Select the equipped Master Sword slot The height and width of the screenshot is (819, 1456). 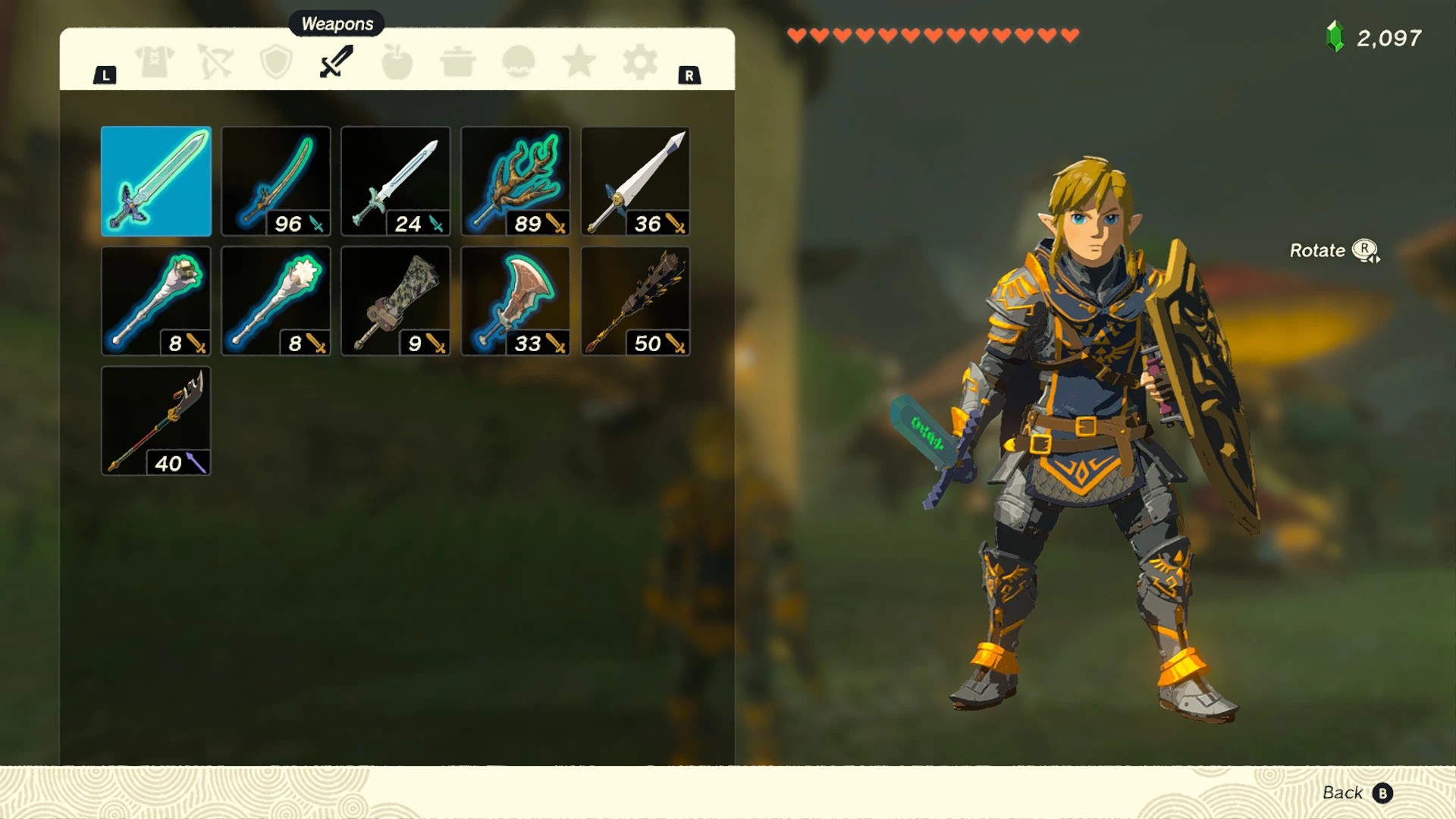coord(156,180)
